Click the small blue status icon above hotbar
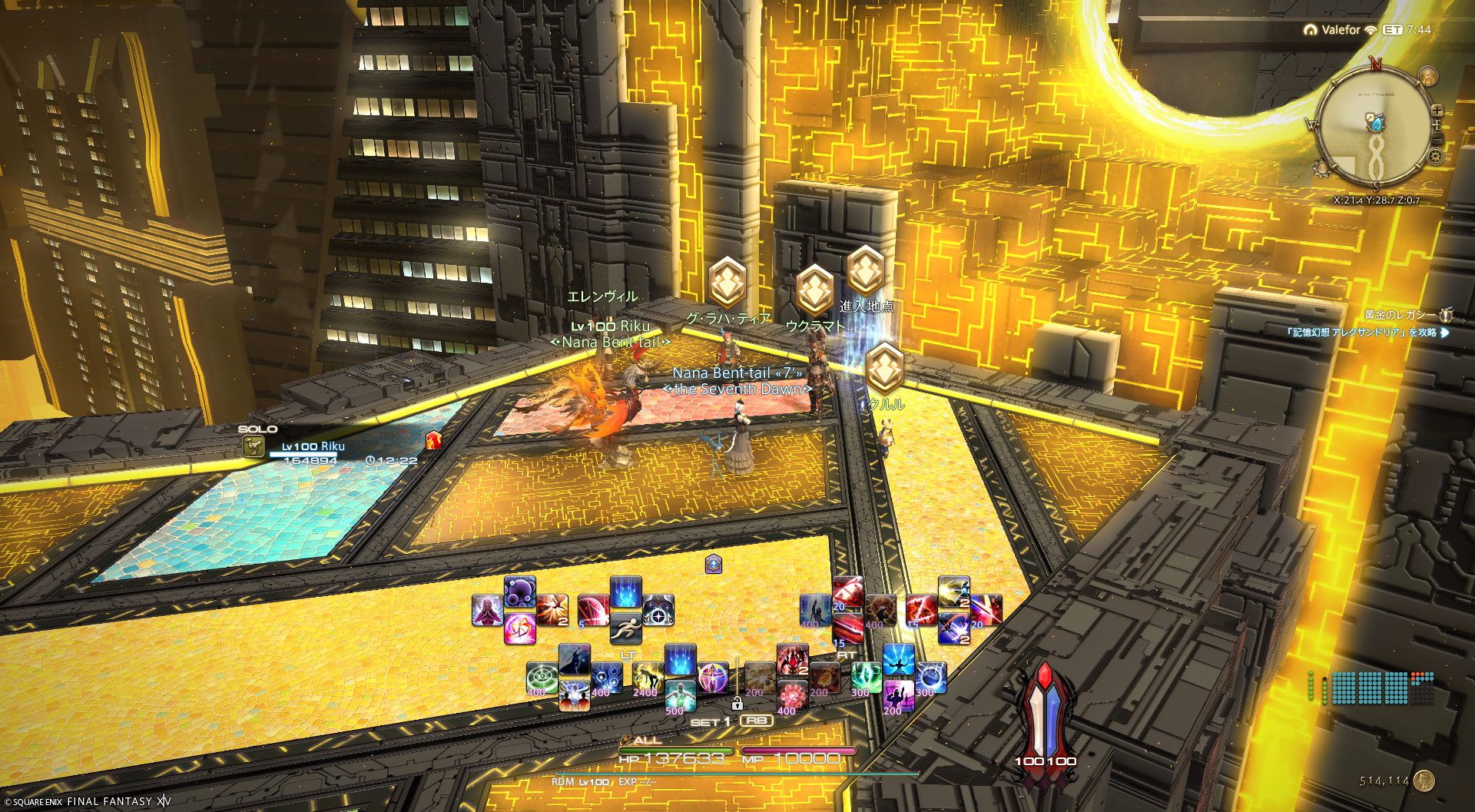Image resolution: width=1475 pixels, height=812 pixels. pyautogui.click(x=714, y=565)
